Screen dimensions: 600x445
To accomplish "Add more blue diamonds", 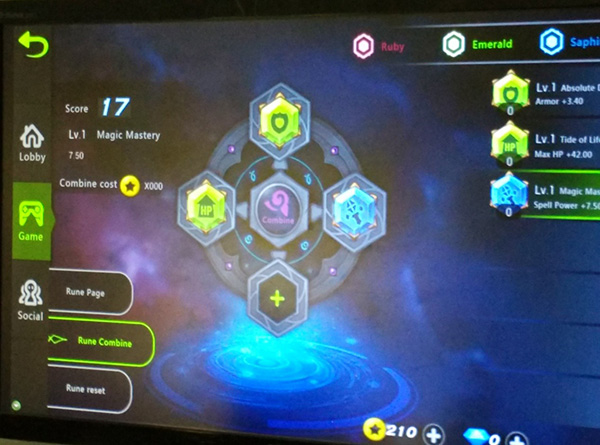I will click(516, 437).
